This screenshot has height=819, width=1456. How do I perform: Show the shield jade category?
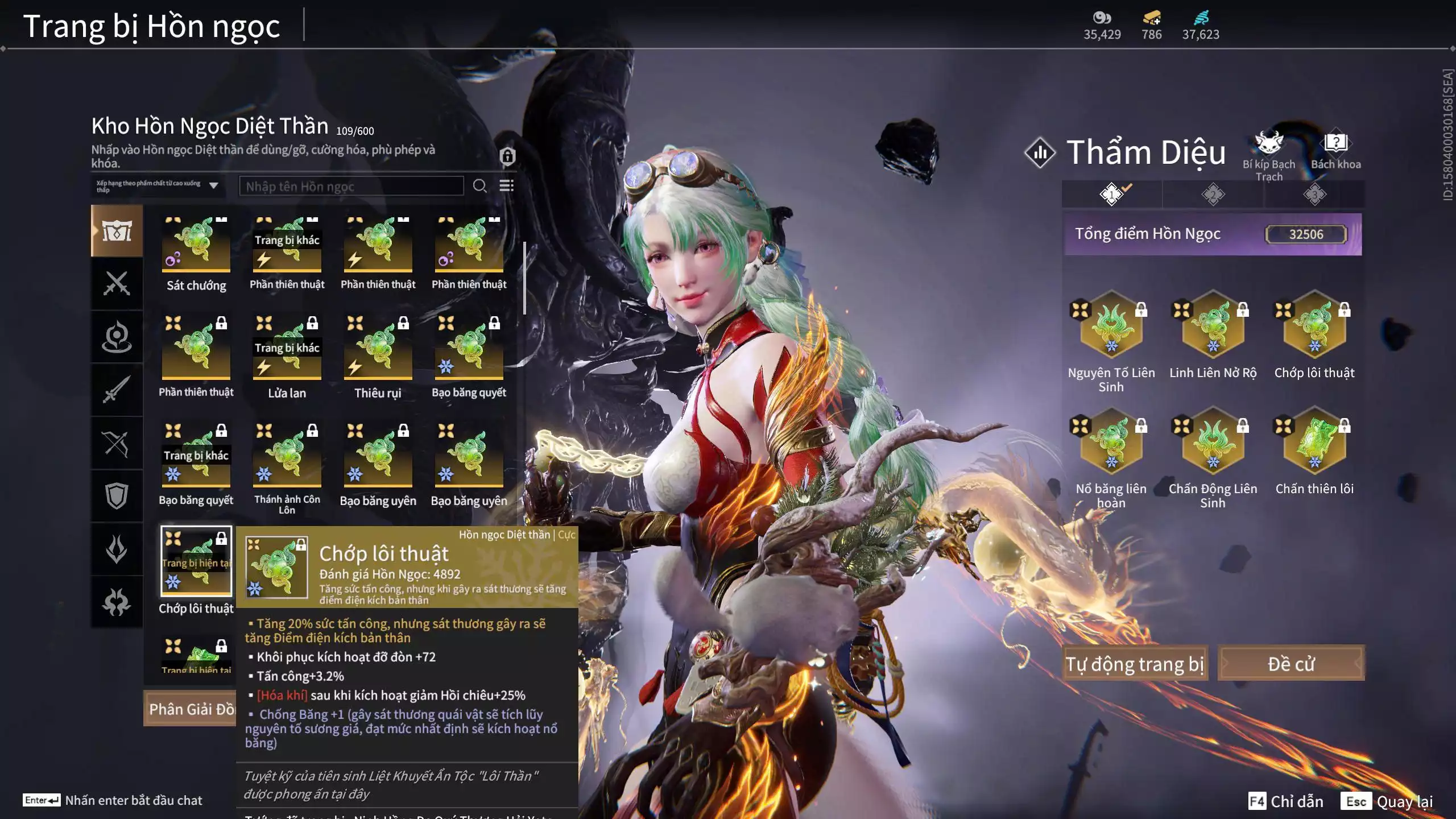[x=117, y=496]
